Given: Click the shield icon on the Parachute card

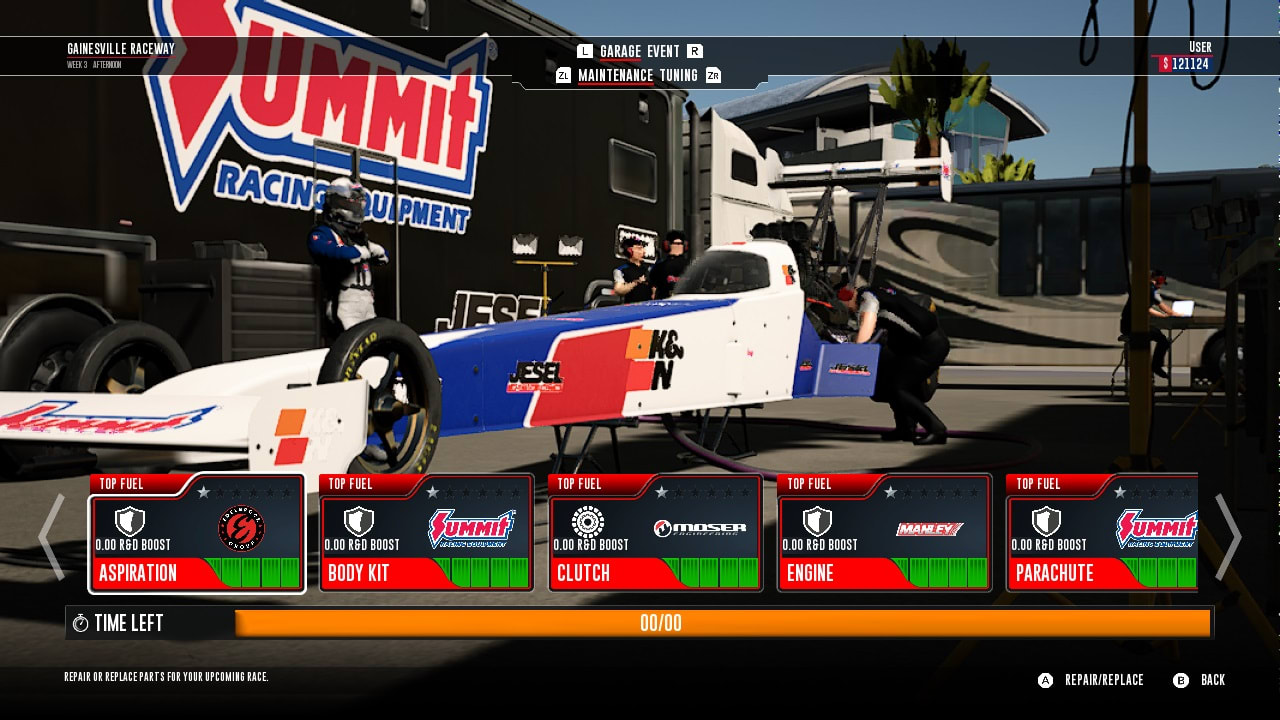Looking at the screenshot, I should [1048, 522].
